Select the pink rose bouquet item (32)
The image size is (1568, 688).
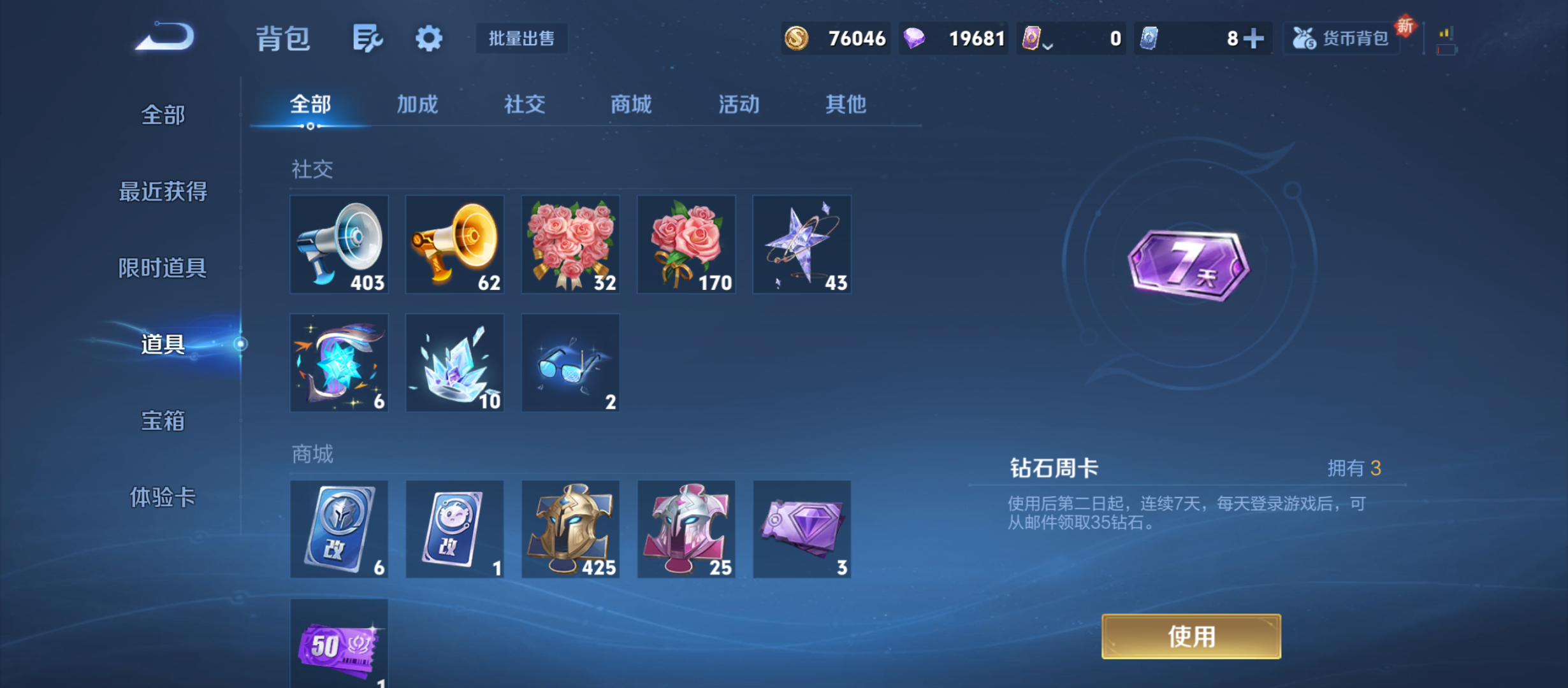(570, 245)
